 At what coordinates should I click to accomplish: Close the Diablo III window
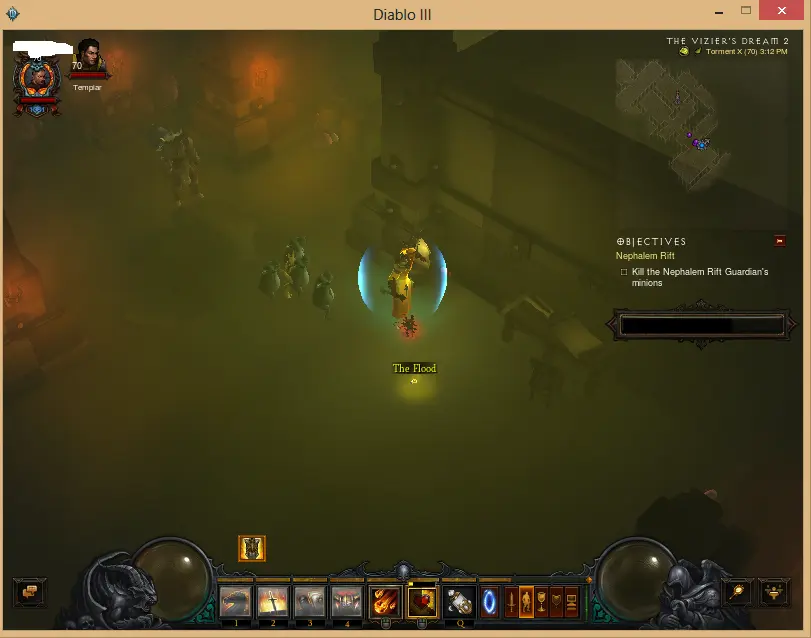pos(786,11)
